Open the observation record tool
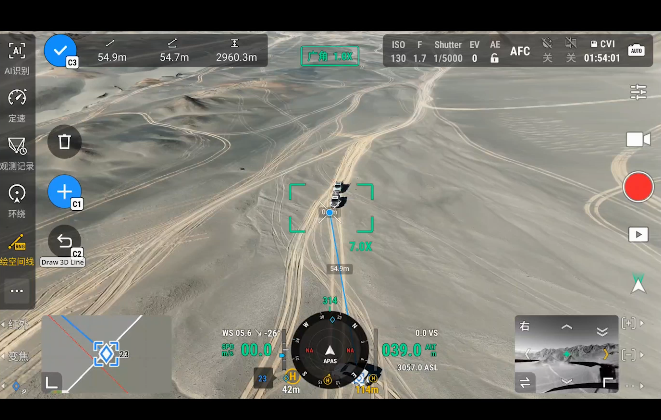The height and width of the screenshot is (420, 661). pyautogui.click(x=17, y=151)
